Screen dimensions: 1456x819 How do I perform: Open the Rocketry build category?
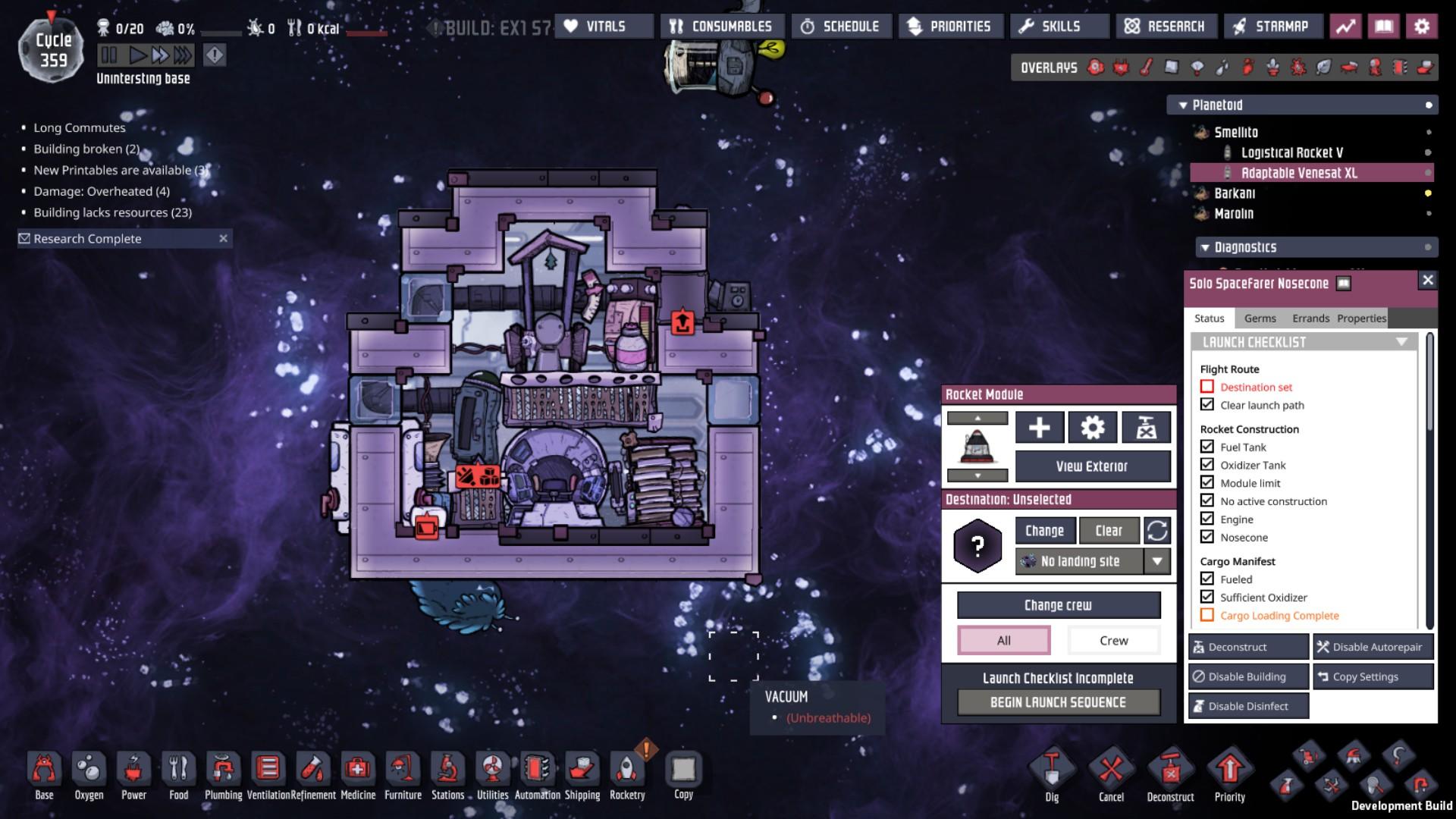627,775
